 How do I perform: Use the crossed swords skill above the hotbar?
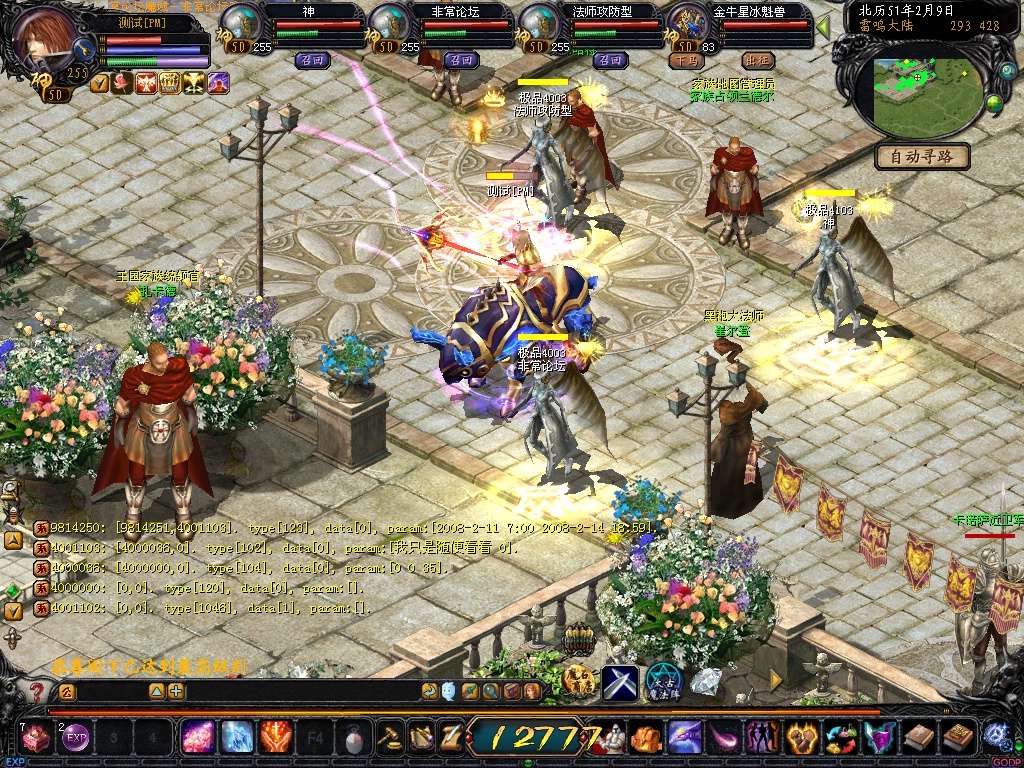tap(619, 683)
